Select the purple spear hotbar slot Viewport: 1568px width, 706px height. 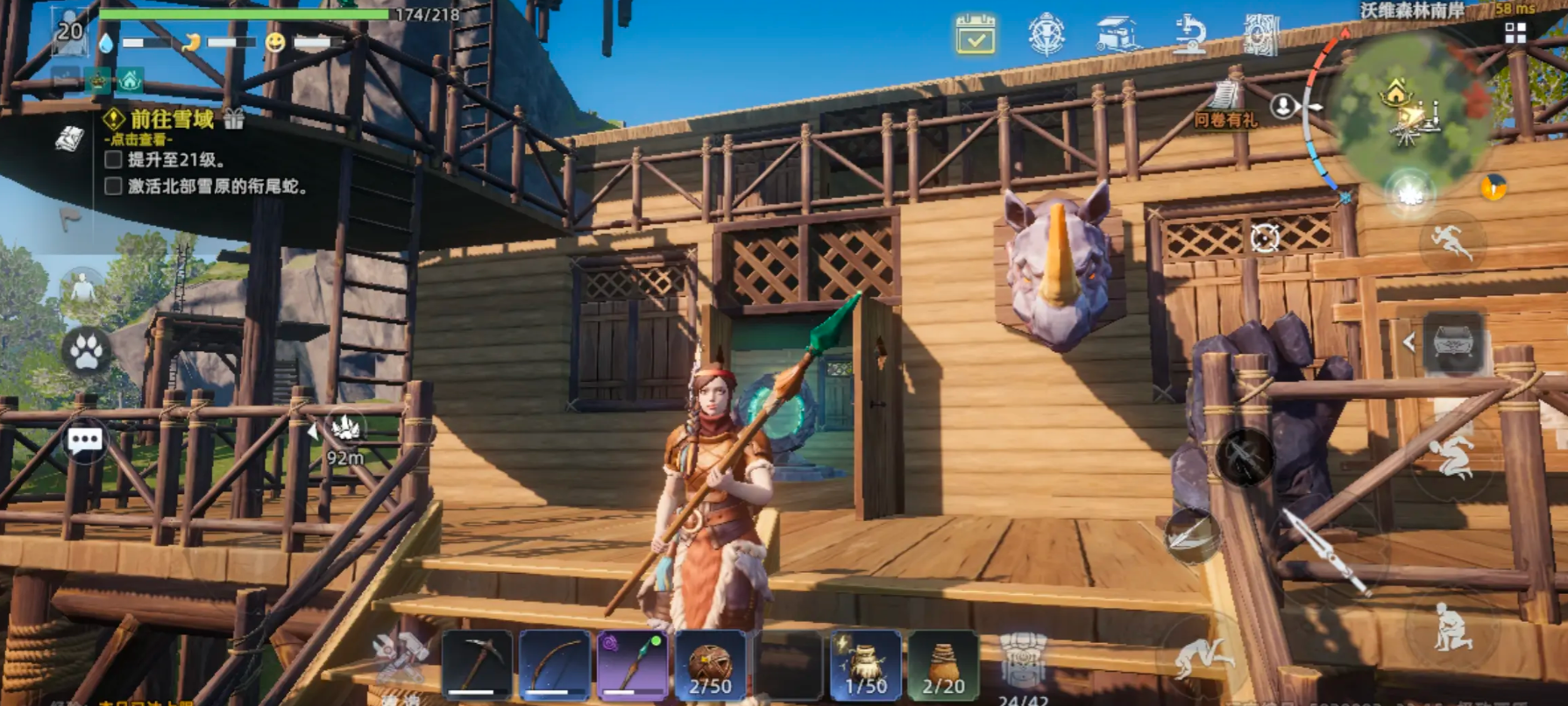(632, 665)
